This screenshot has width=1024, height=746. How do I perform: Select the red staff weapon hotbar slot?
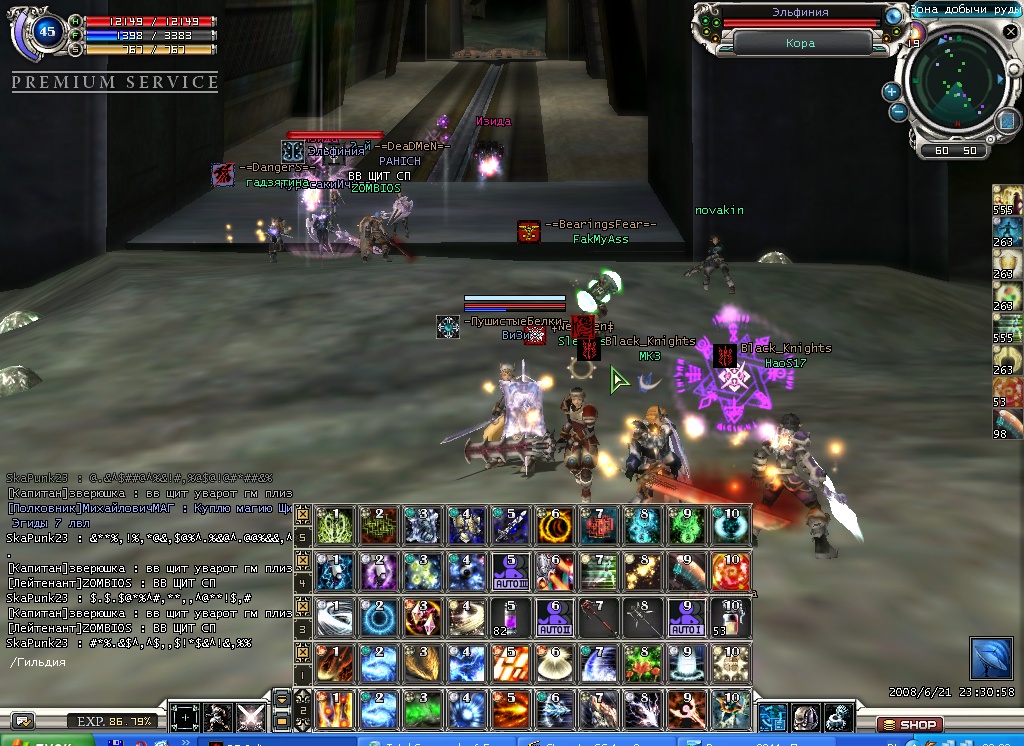coord(599,617)
